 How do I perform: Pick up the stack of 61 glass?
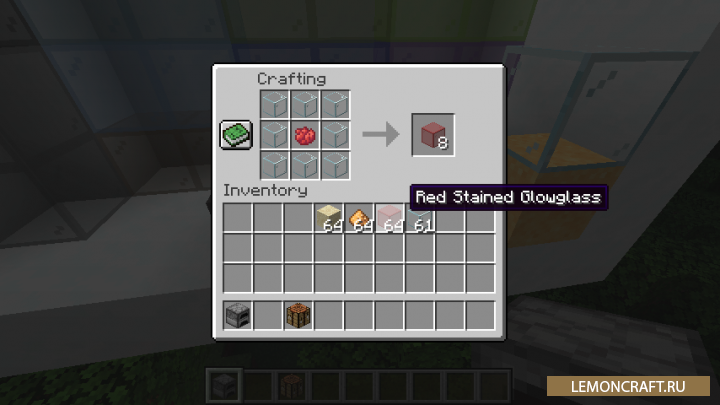click(420, 217)
